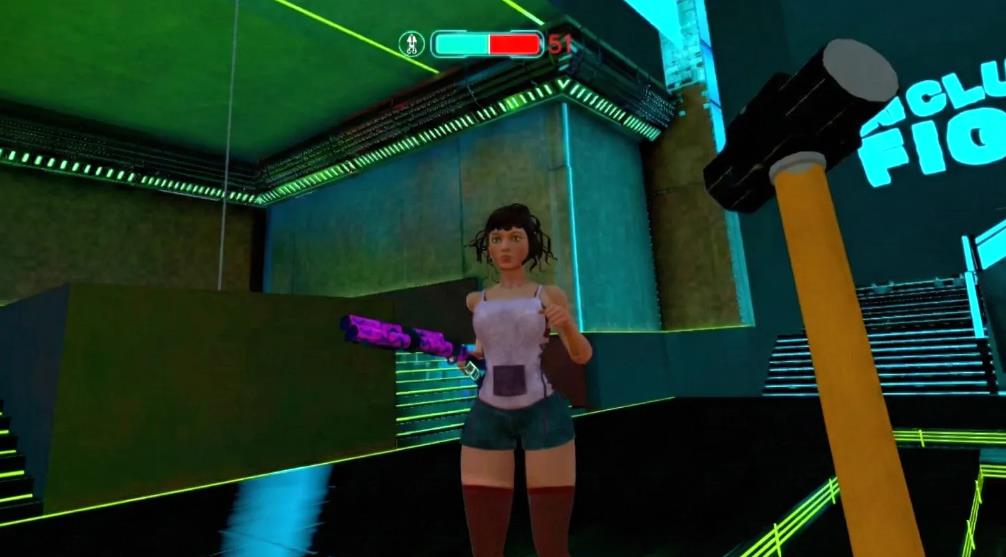
Task: Click the circular character icon beside health bar
Action: point(412,44)
